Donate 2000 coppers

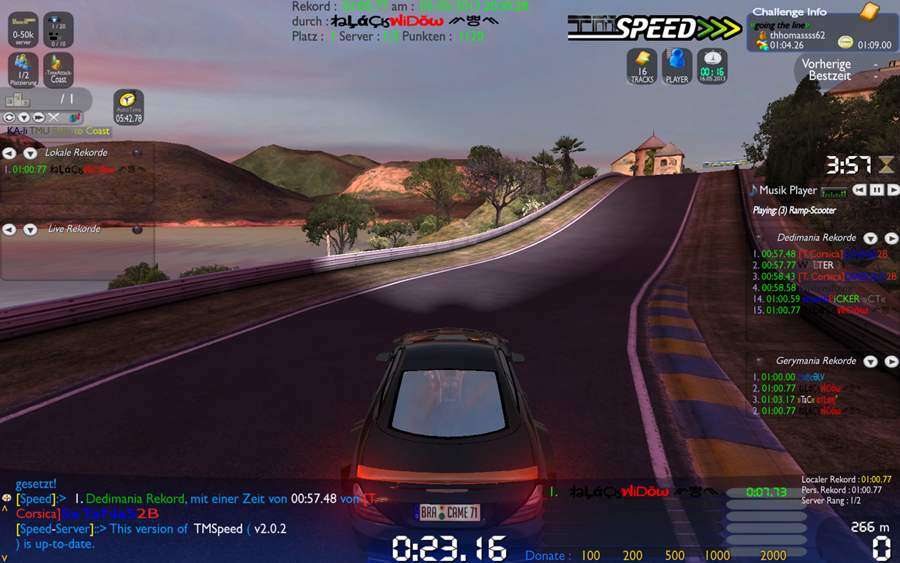772,555
